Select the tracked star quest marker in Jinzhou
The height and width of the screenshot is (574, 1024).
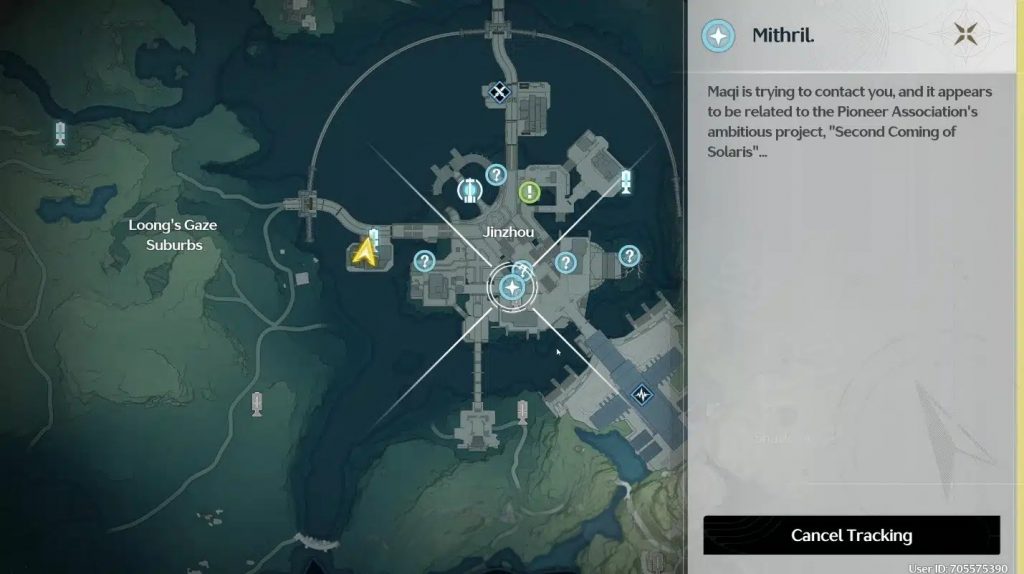(x=512, y=288)
